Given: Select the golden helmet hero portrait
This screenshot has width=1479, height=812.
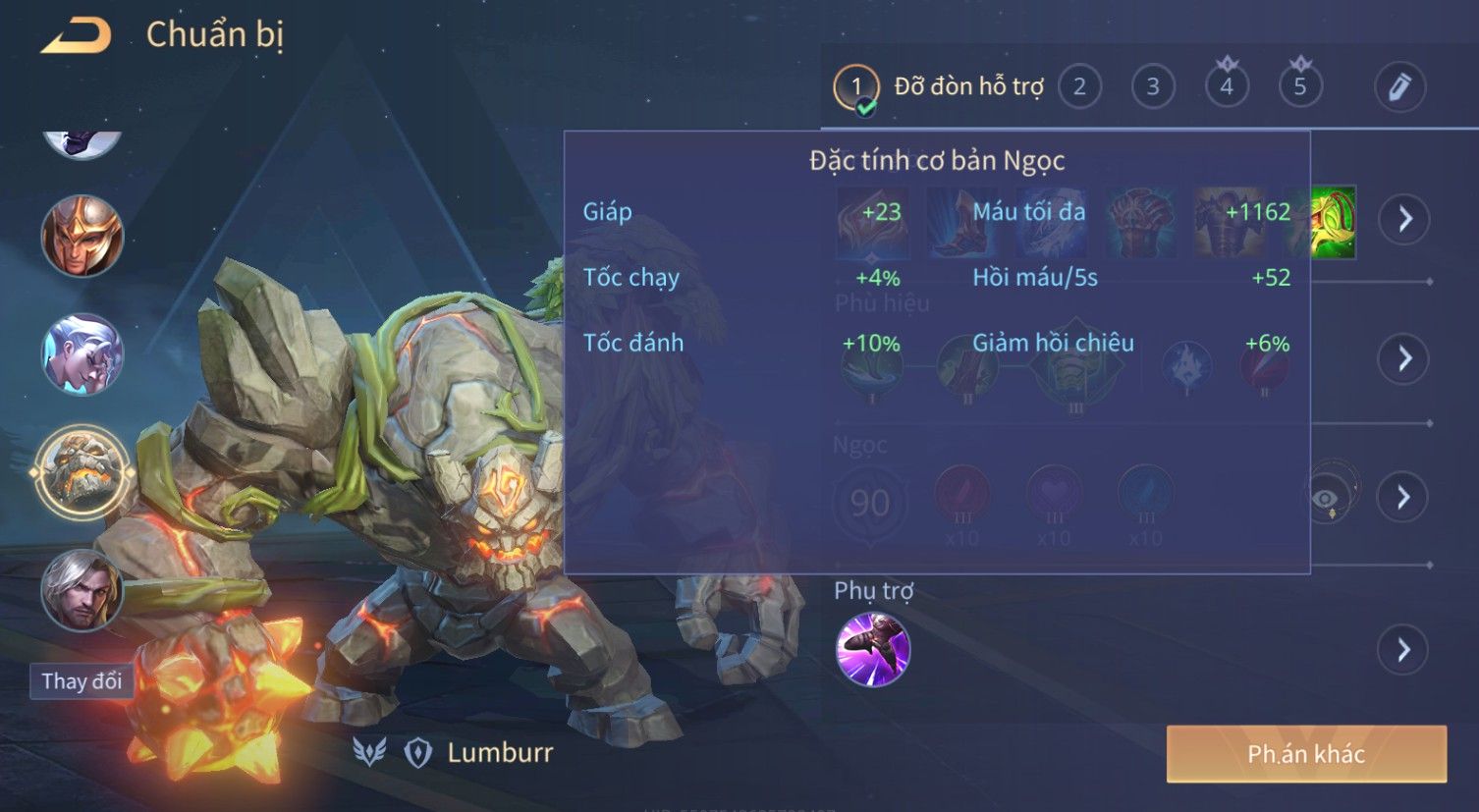Looking at the screenshot, I should click(82, 236).
